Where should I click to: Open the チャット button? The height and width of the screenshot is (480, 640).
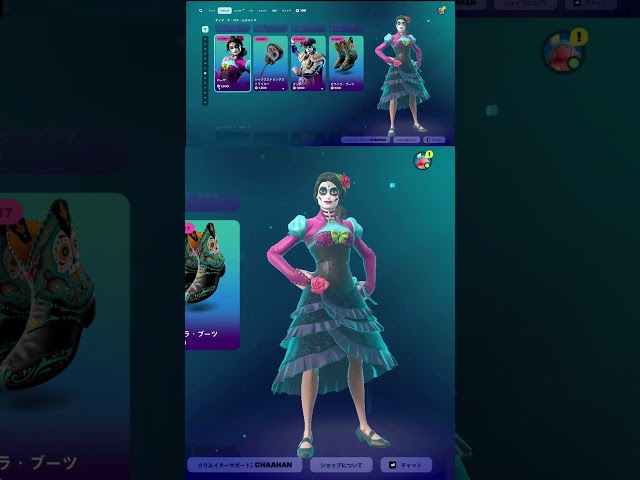[x=407, y=465]
